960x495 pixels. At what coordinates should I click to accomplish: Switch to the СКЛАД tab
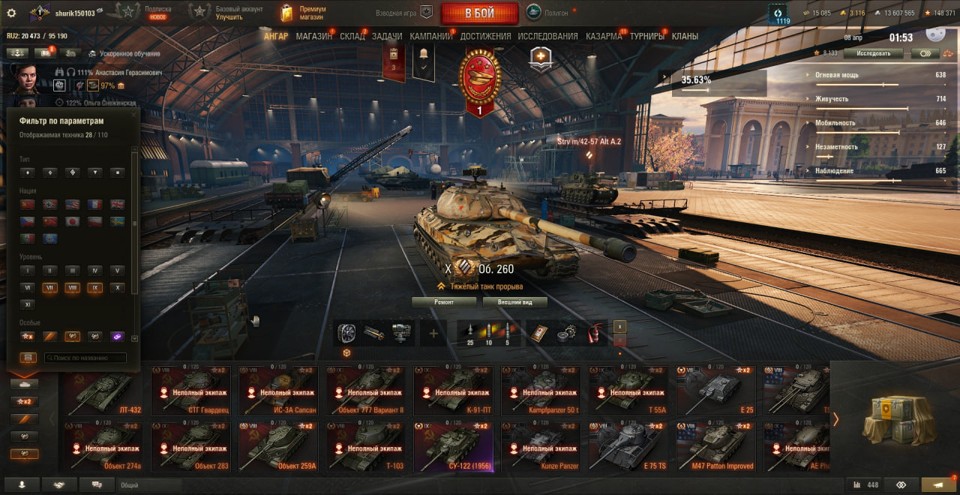pyautogui.click(x=352, y=36)
